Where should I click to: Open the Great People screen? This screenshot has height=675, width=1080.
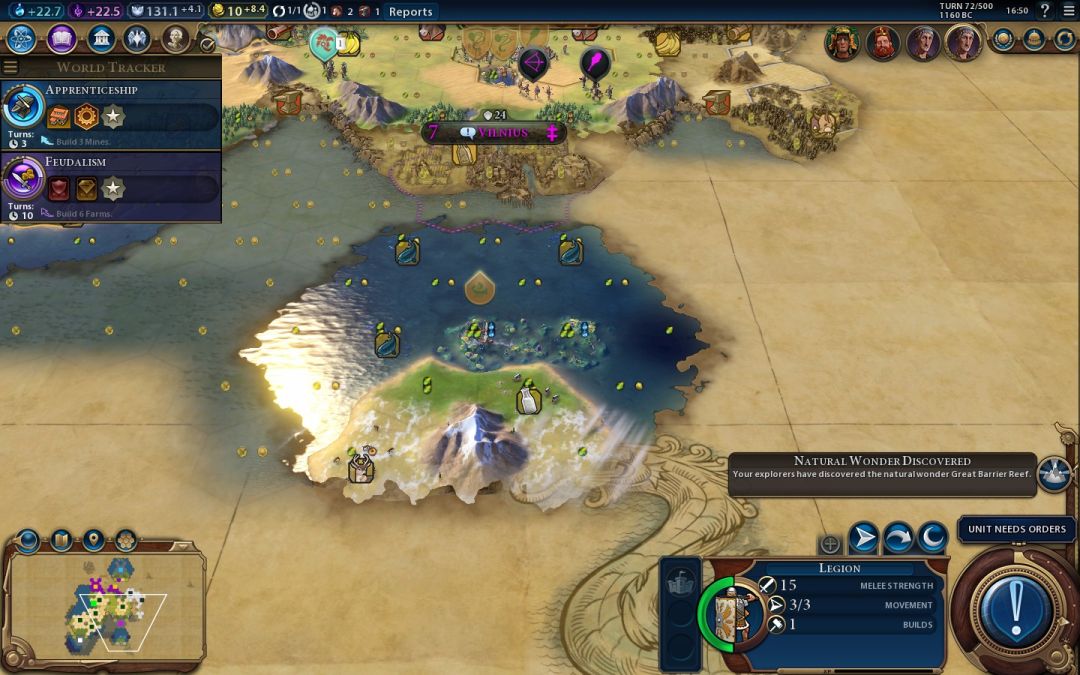176,39
